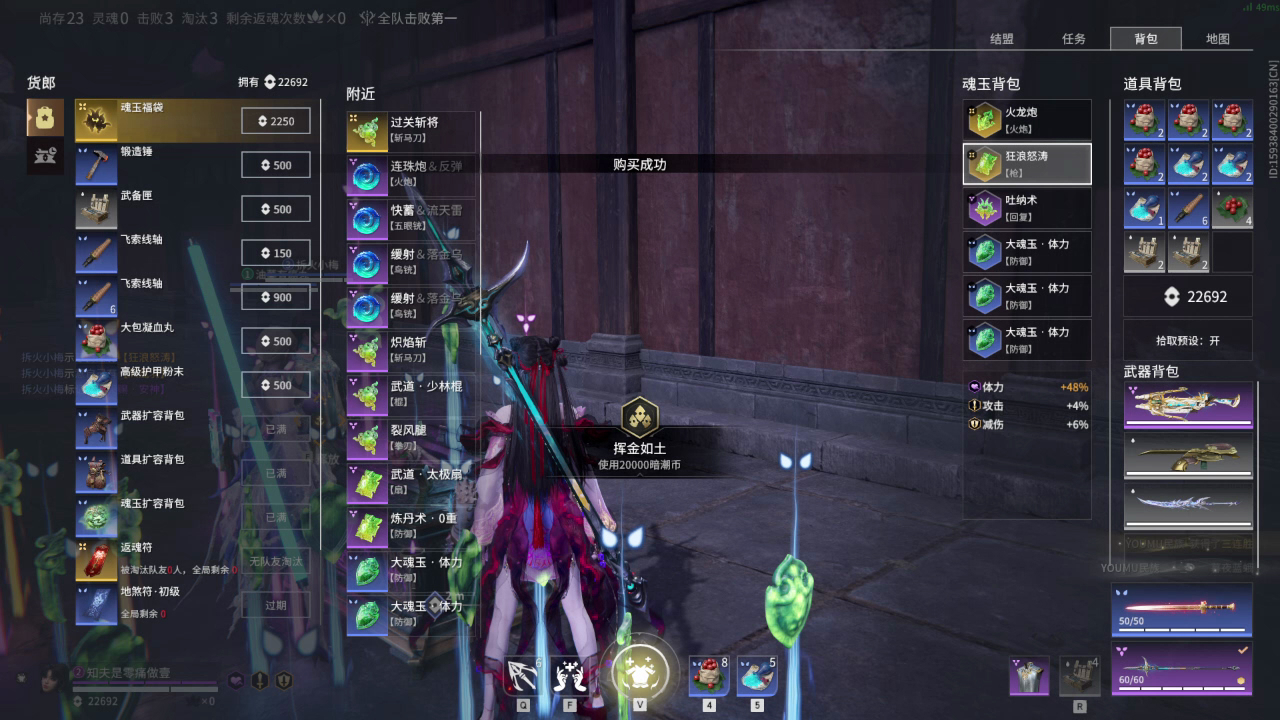1280x720 pixels.
Task: Buy 魂玉福袋 with the 2250 button
Action: click(x=275, y=120)
